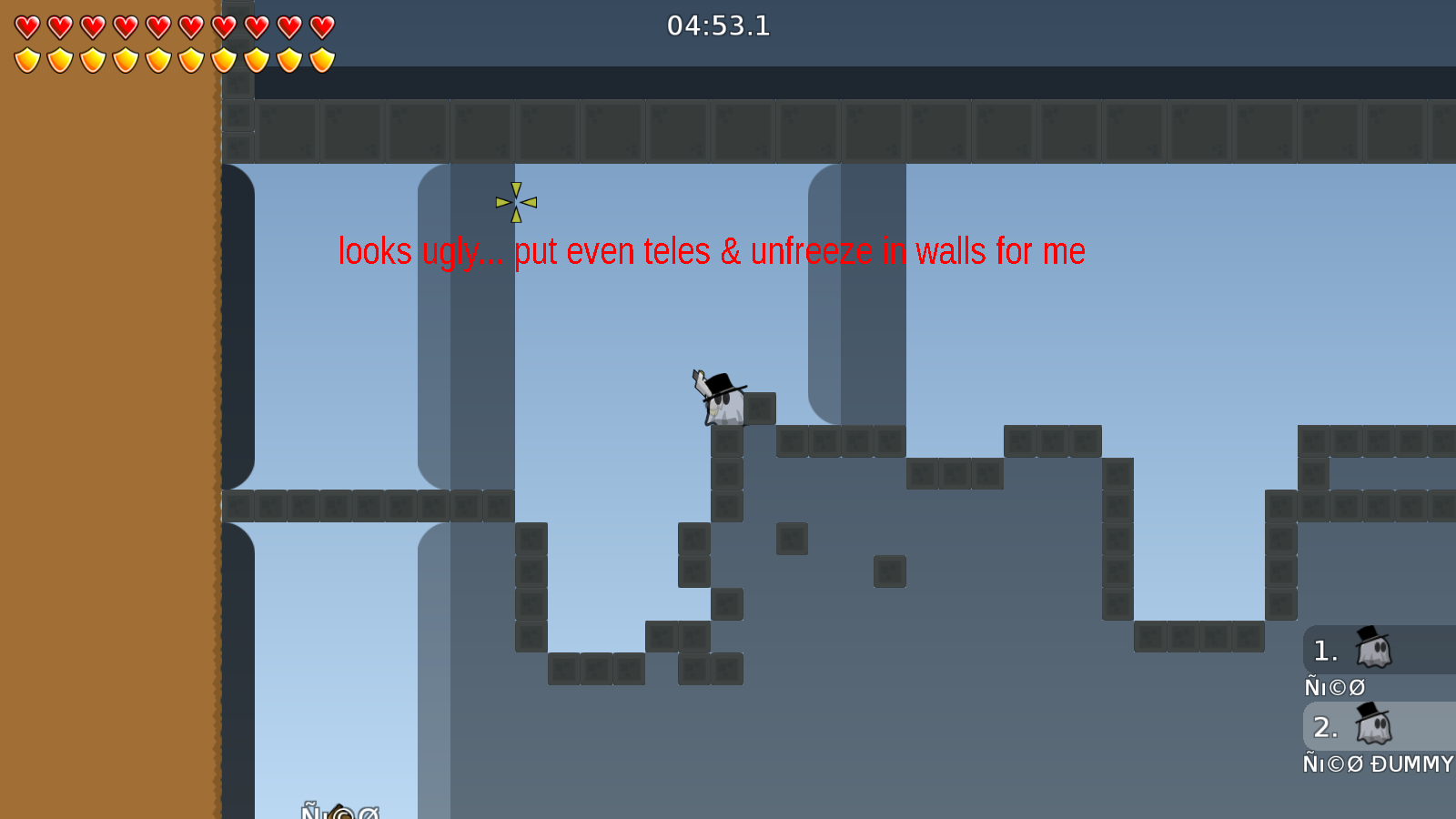Click the last shield in the armor row

tap(320, 60)
